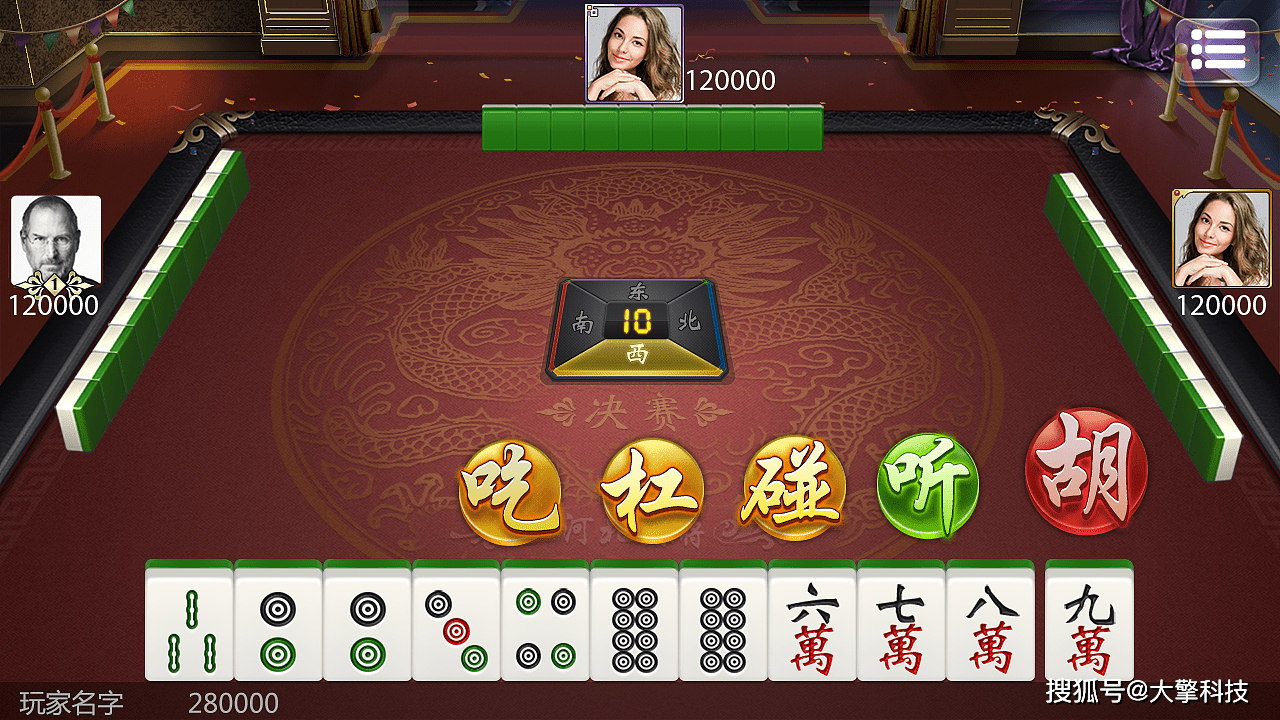Click the top player's avatar portrait

(633, 52)
